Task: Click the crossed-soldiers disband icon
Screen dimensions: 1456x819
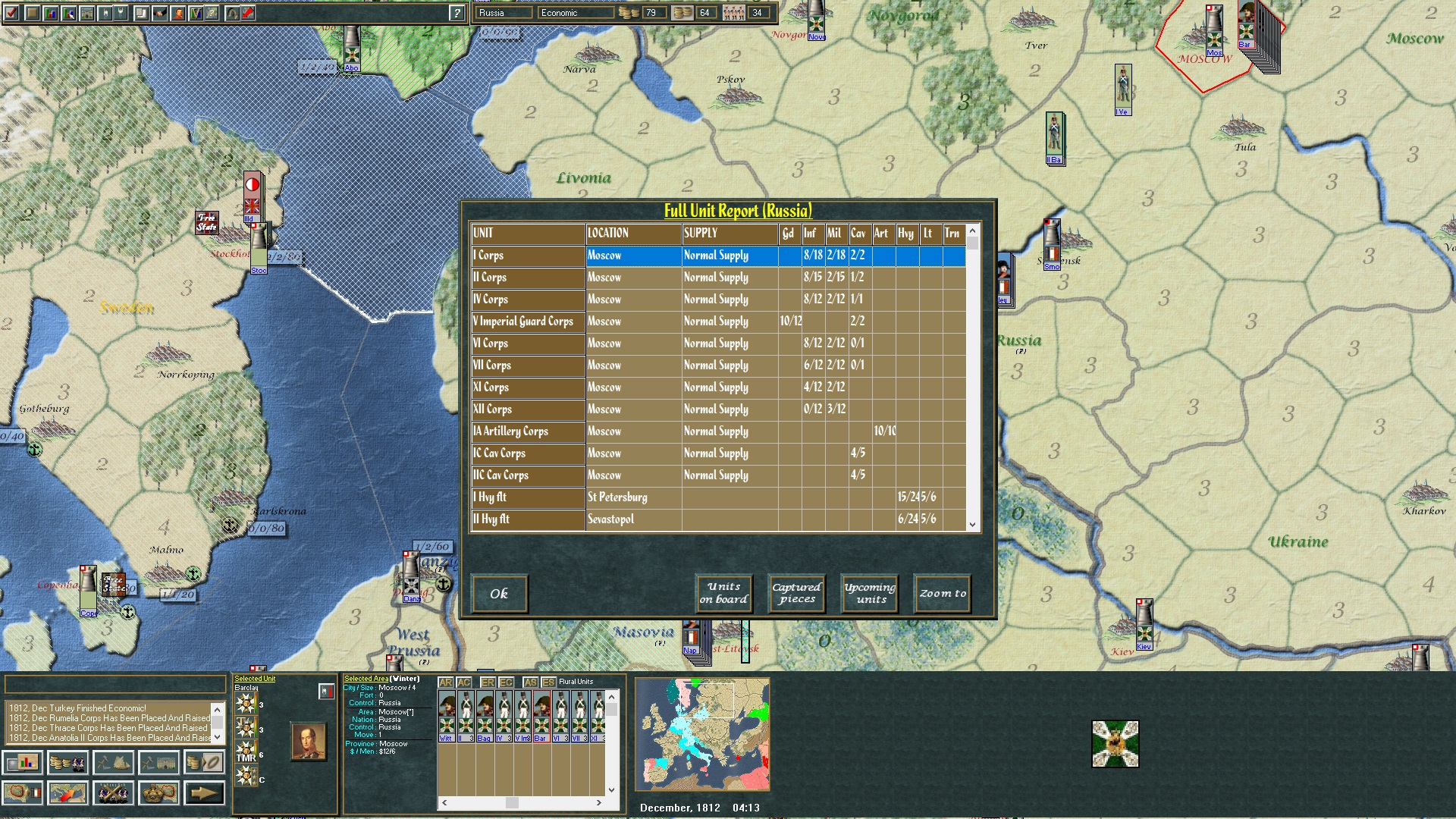Action: coord(114,792)
